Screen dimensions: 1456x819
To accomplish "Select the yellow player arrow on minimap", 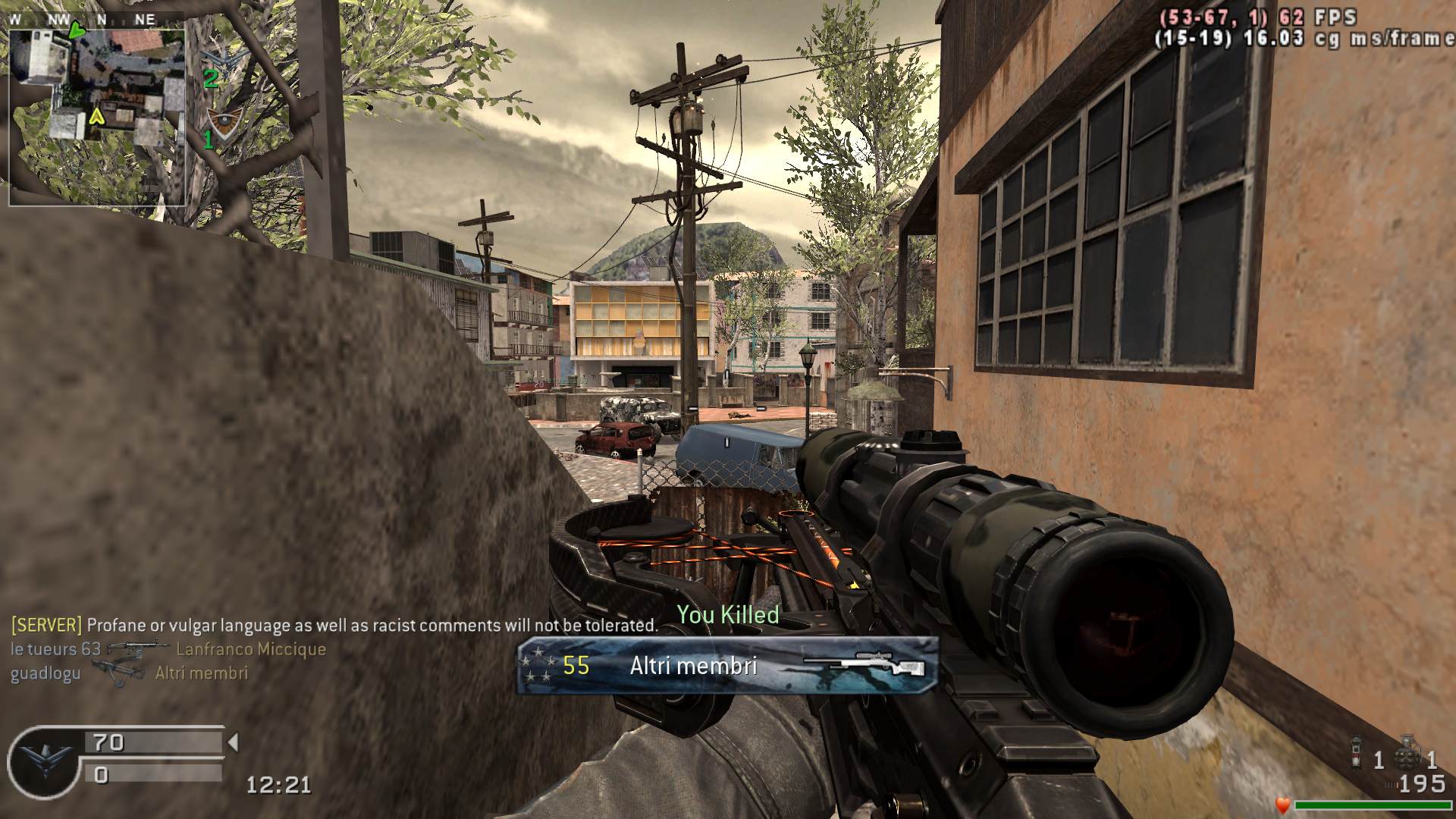I will pos(96,117).
